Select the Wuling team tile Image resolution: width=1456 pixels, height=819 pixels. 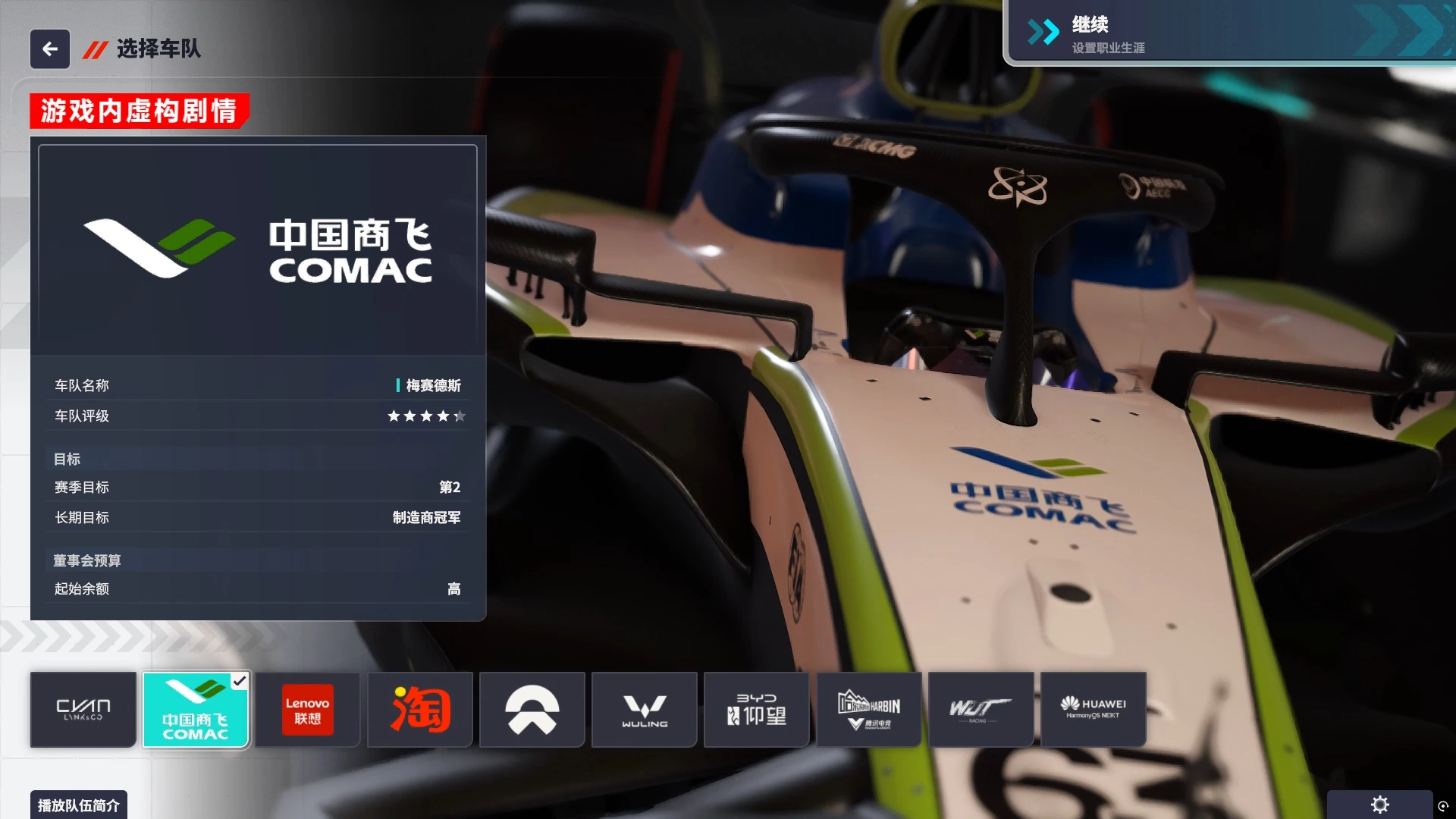click(645, 710)
